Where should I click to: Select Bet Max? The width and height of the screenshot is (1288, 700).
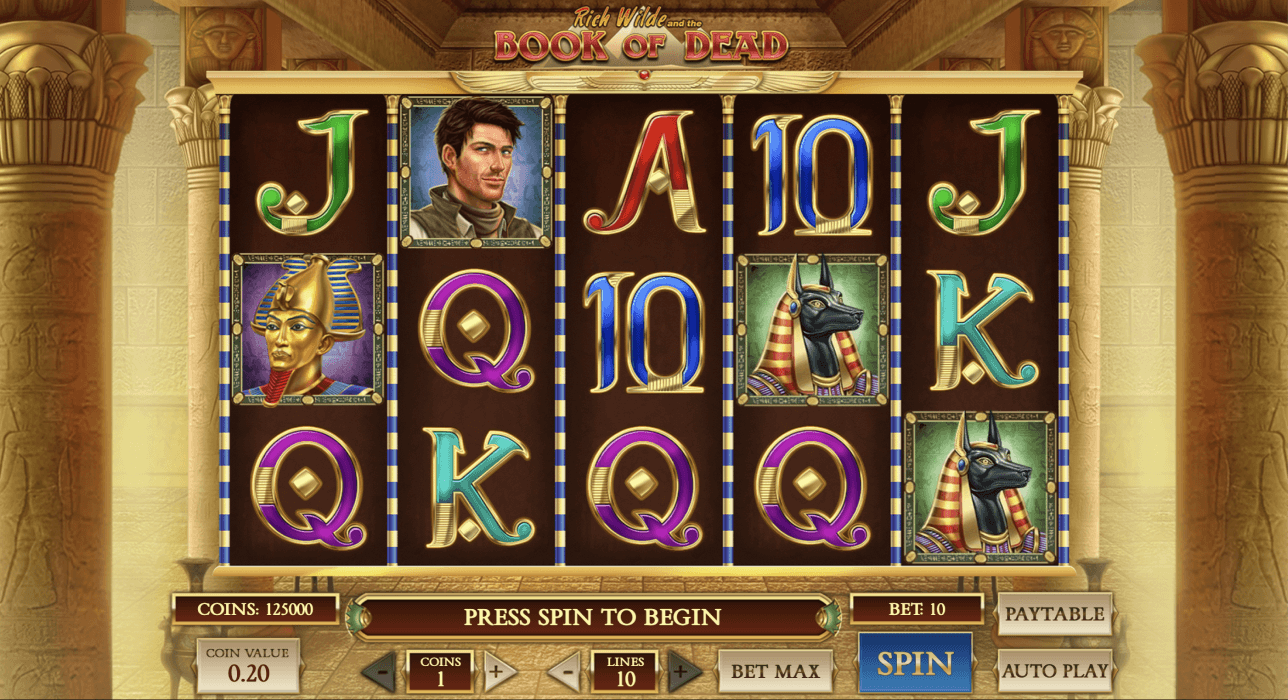[x=775, y=671]
